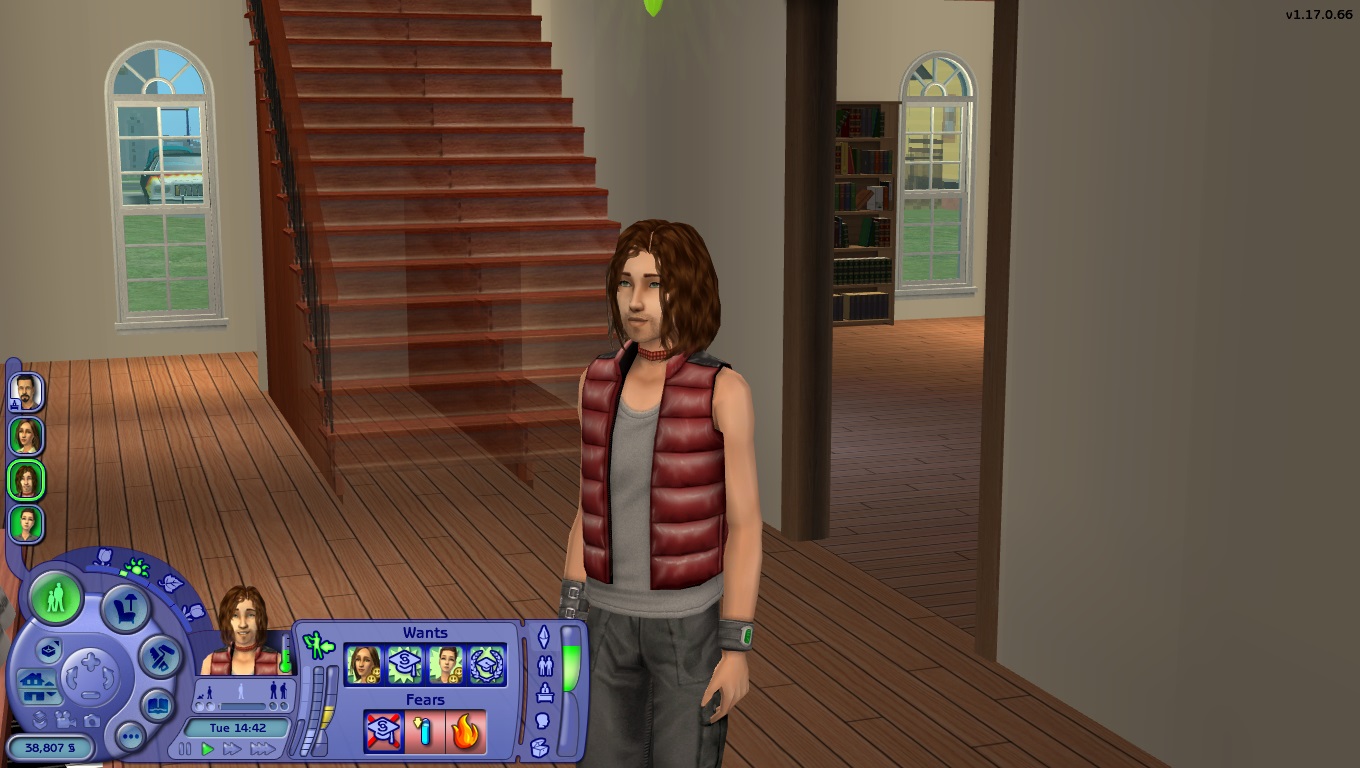This screenshot has width=1360, height=768.
Task: Set game speed to triple fast-forward
Action: click(x=262, y=749)
